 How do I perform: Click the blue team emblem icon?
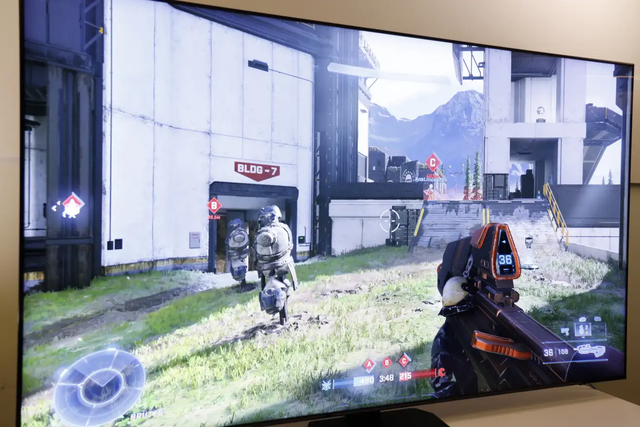327,384
